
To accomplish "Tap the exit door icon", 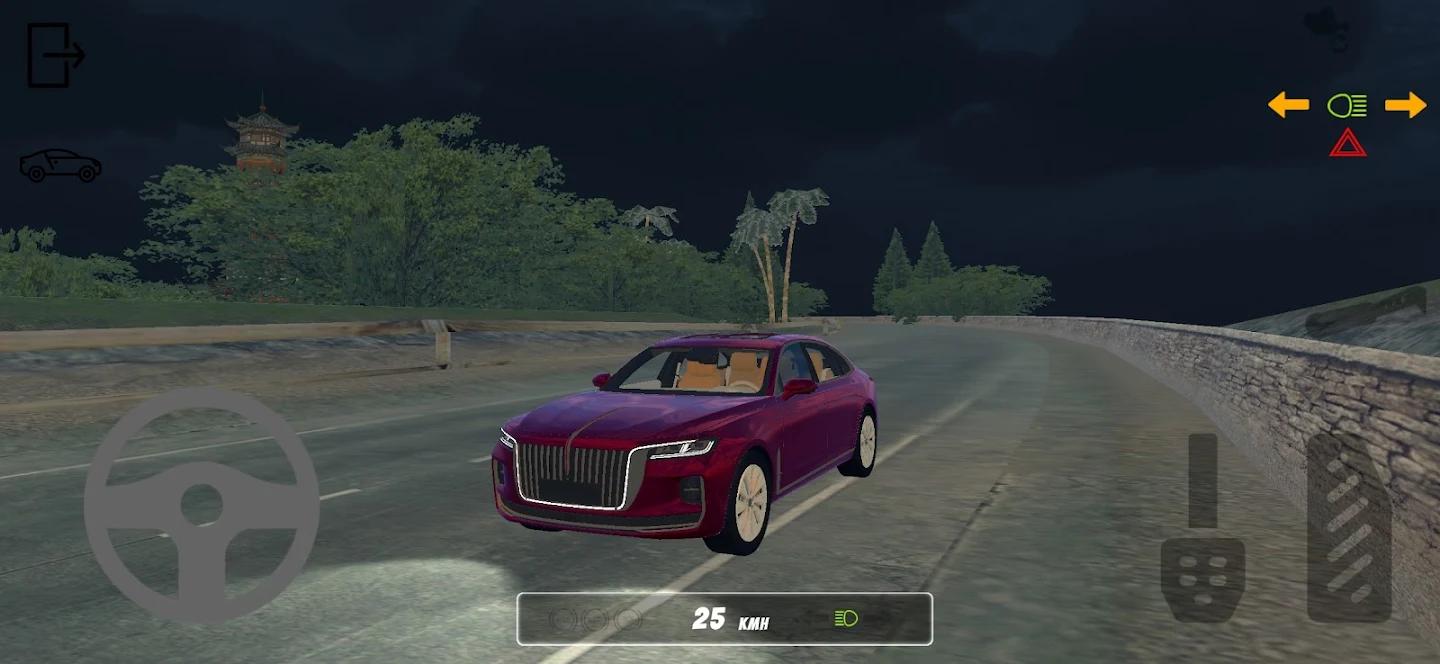I will (x=55, y=55).
